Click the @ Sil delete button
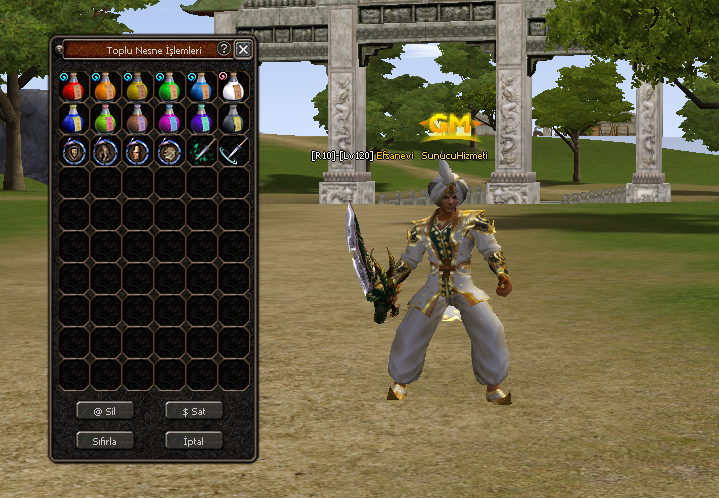The height and width of the screenshot is (498, 719). coord(105,410)
